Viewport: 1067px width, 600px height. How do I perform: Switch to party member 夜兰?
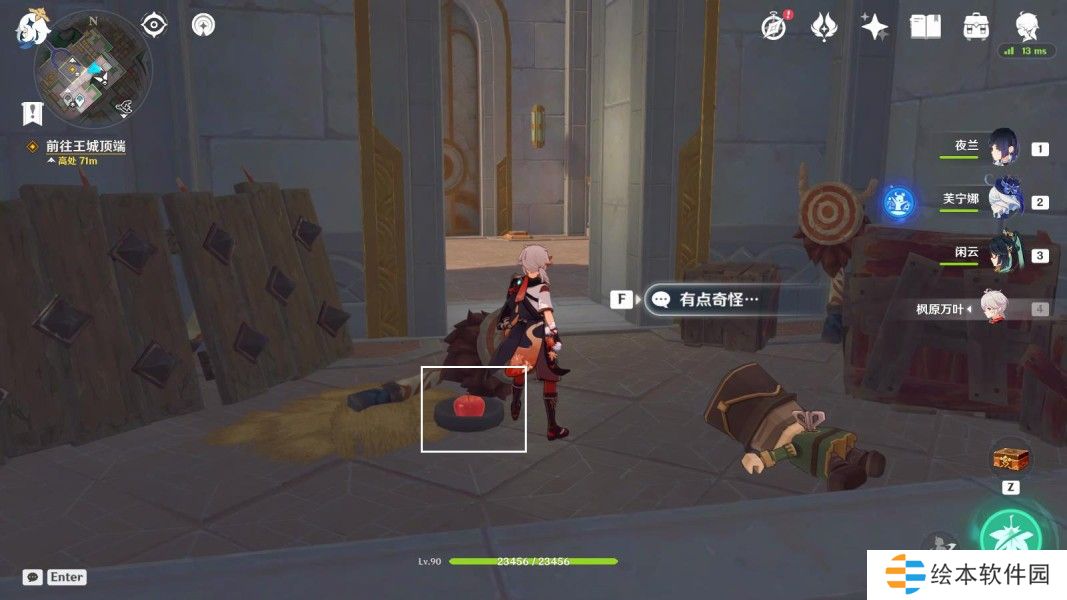(x=1003, y=149)
